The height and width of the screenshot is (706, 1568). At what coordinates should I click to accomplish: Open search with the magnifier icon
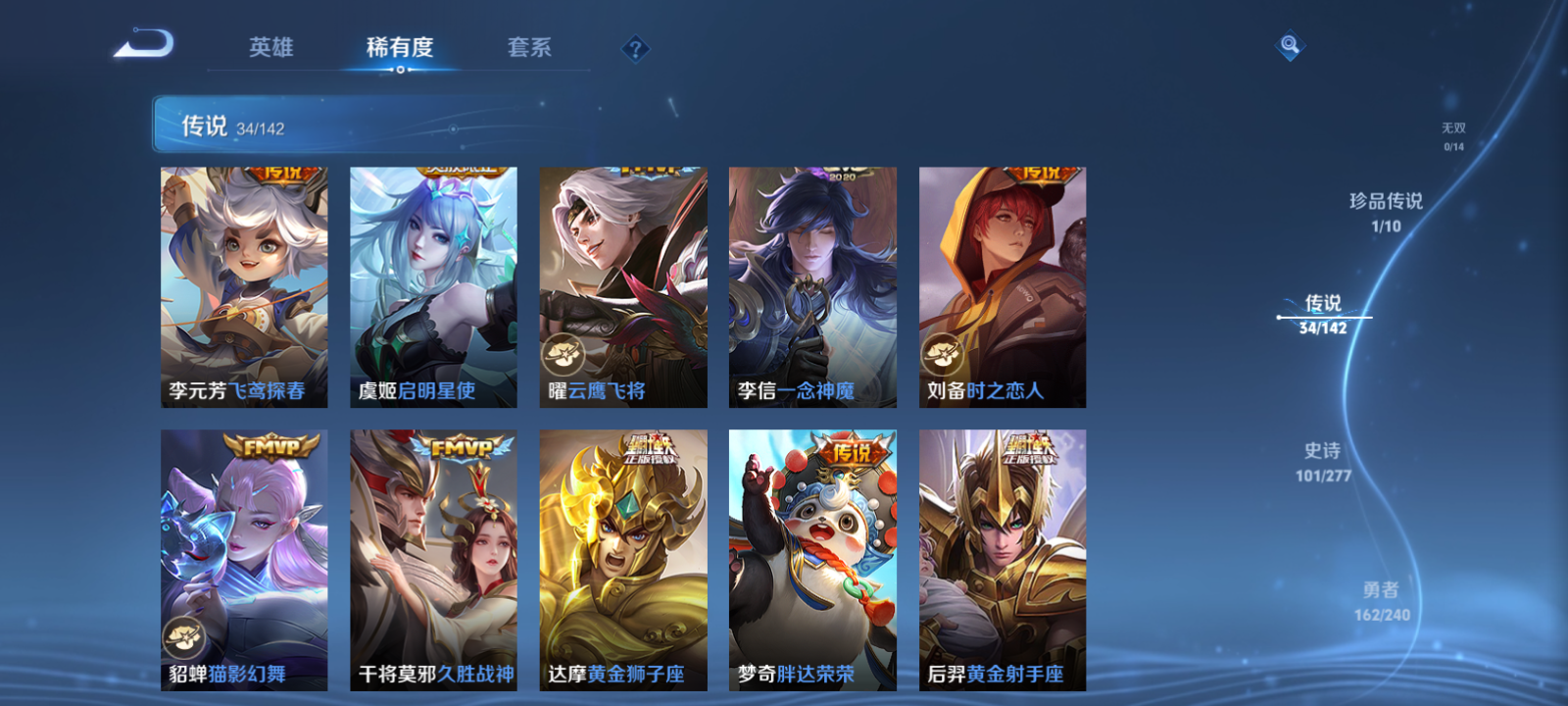point(1290,43)
